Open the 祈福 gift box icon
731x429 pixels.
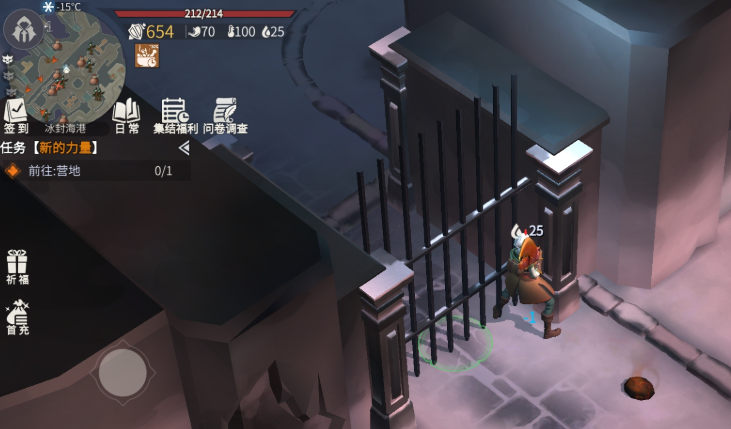pos(17,267)
